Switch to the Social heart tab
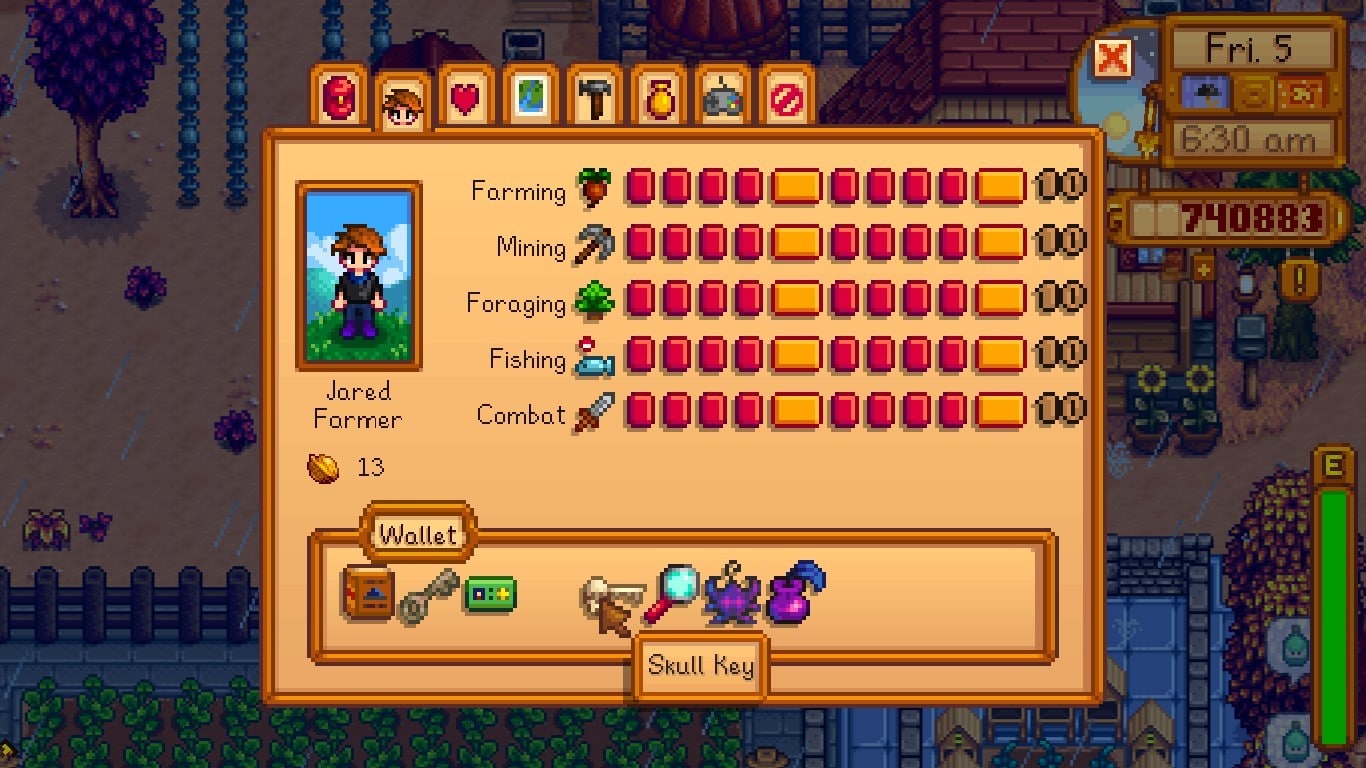The width and height of the screenshot is (1366, 768). pyautogui.click(x=466, y=98)
